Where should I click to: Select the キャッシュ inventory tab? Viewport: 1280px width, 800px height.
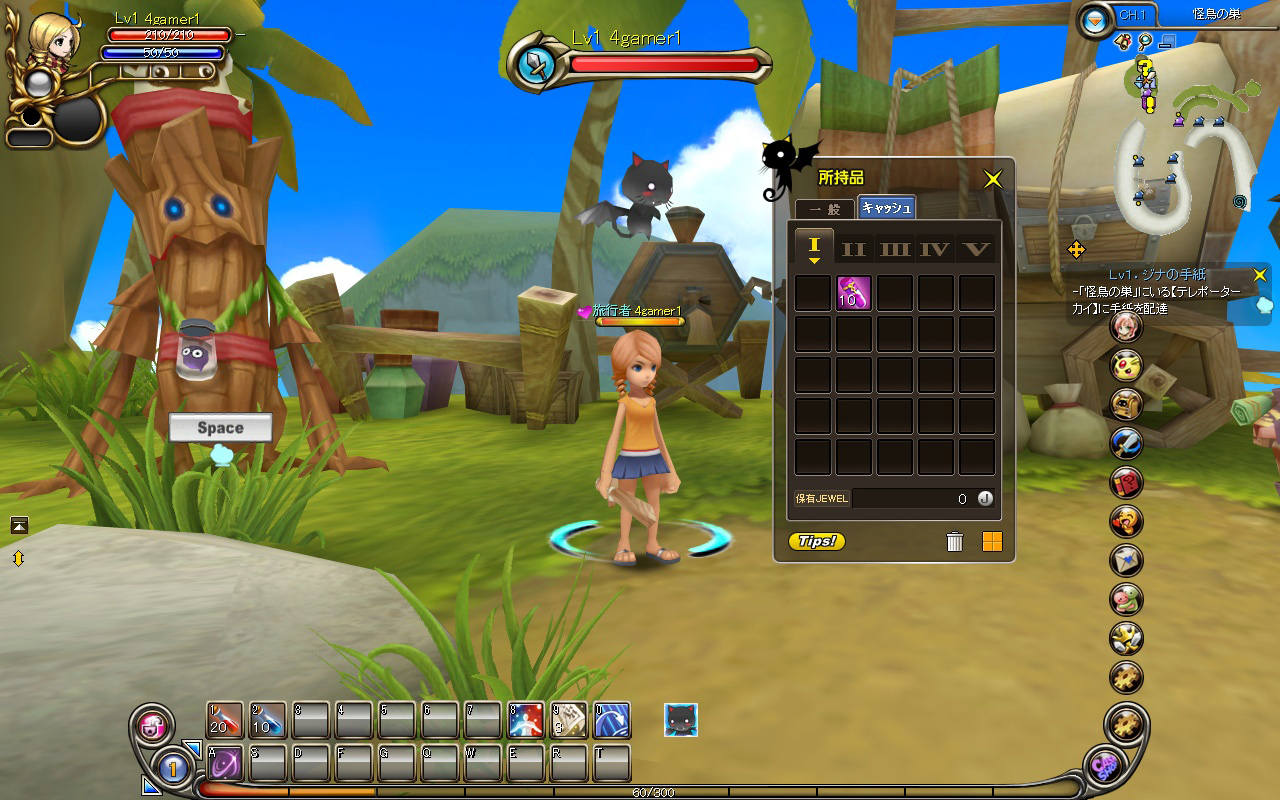click(x=886, y=208)
